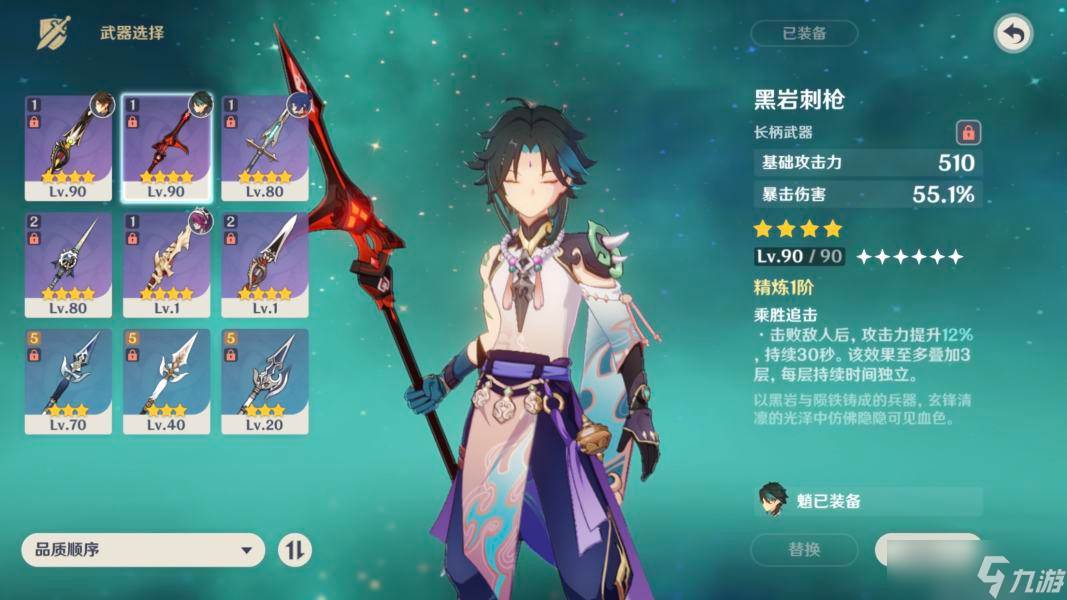Toggle the weapon lock in details panel

[x=967, y=131]
